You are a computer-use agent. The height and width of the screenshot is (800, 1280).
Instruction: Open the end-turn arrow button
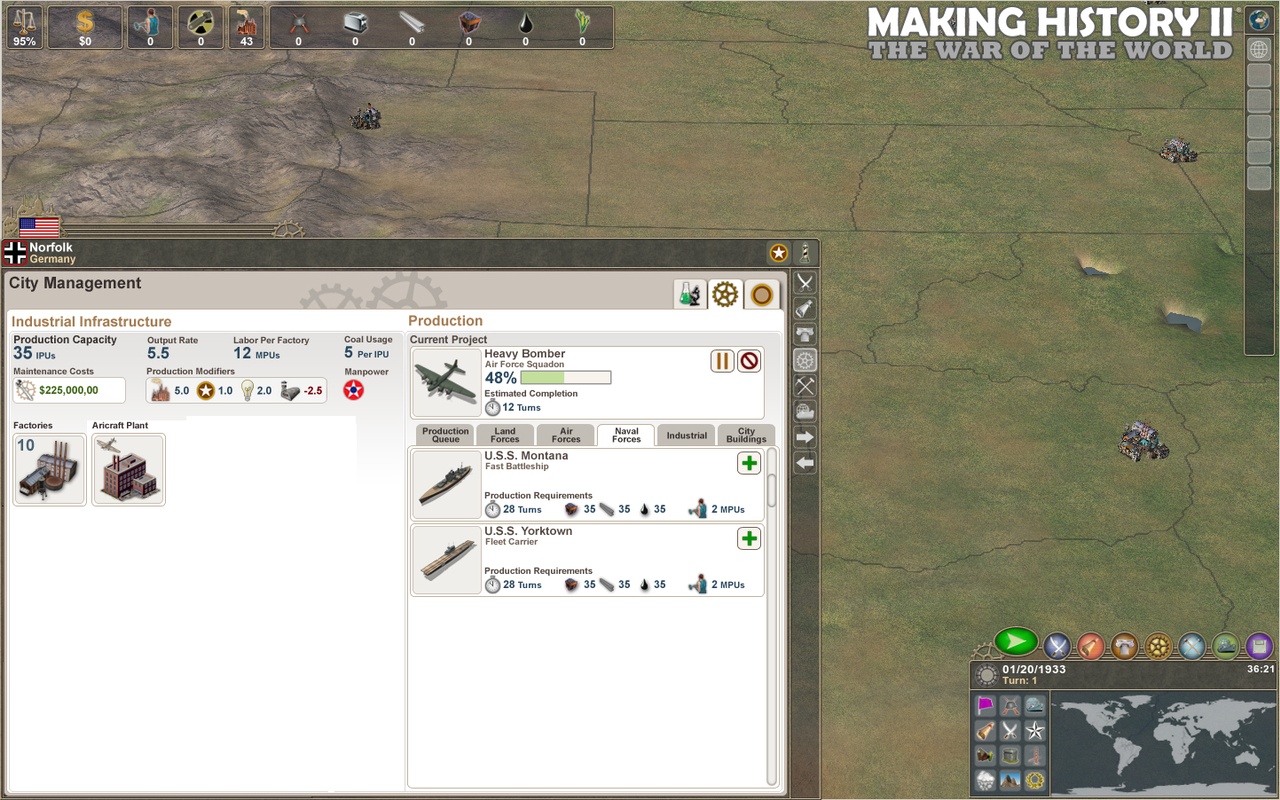tap(1016, 645)
